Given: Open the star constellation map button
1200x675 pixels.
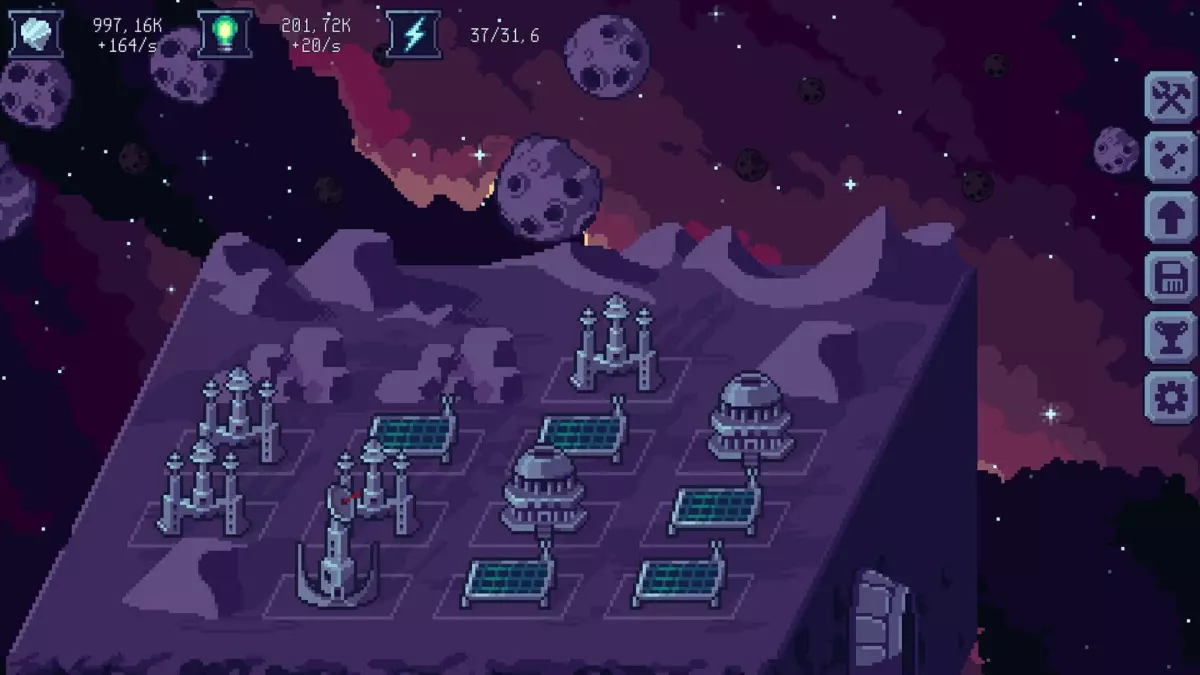Looking at the screenshot, I should point(1169,157).
